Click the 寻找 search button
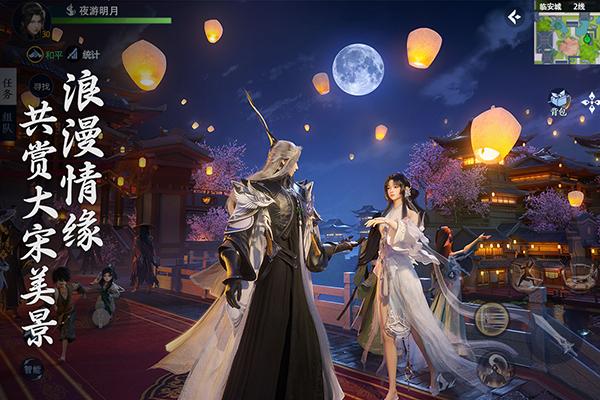600x400 pixels. (40, 87)
